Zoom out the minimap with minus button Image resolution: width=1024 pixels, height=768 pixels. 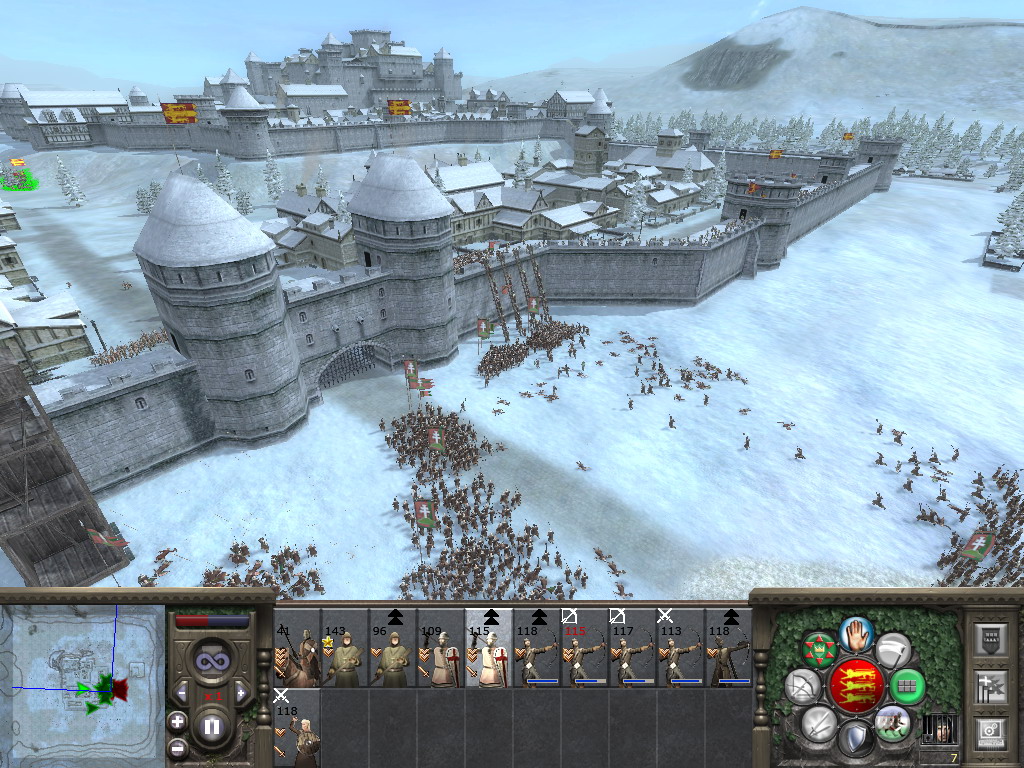tap(177, 747)
